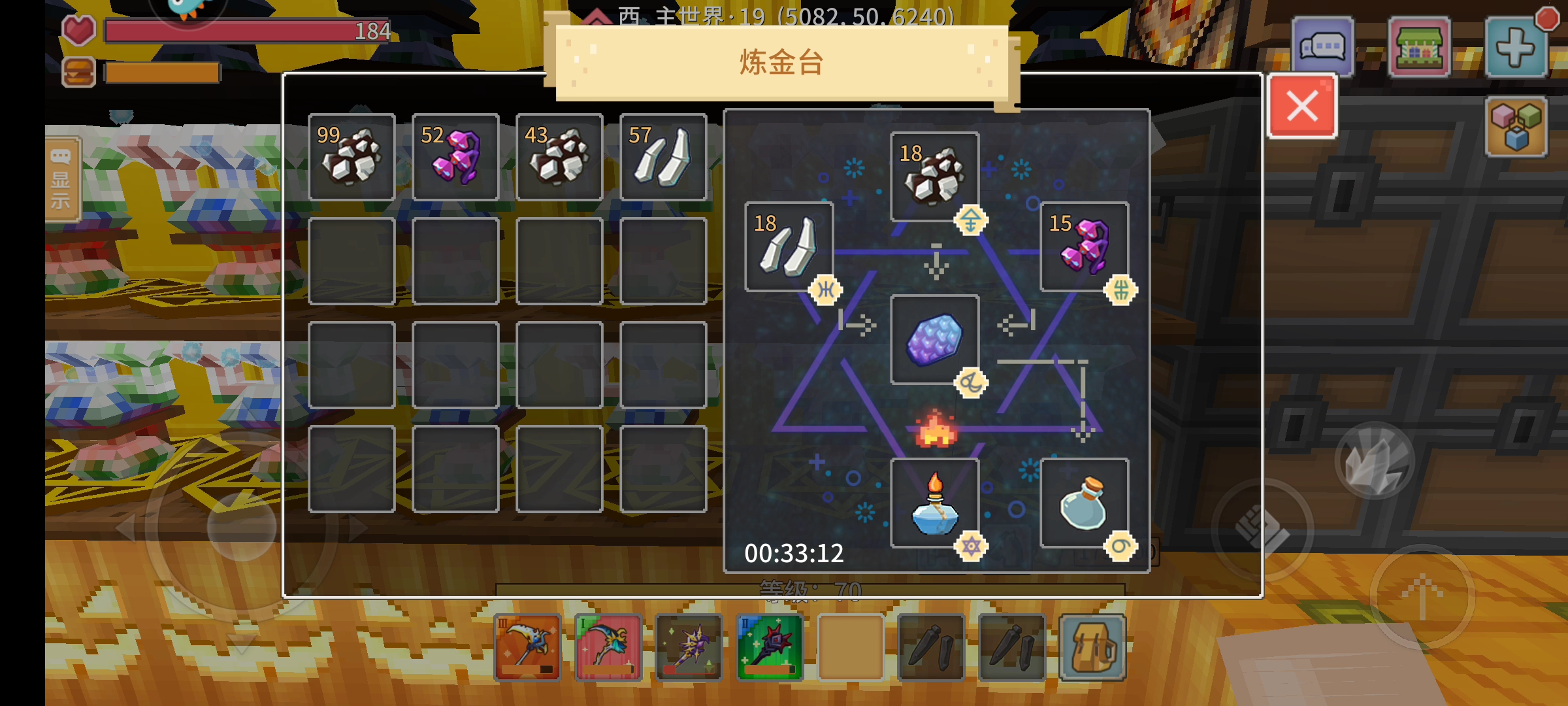1568x706 pixels.
Task: Toggle the Pisces symbol badge on the bone slot
Action: click(x=826, y=288)
